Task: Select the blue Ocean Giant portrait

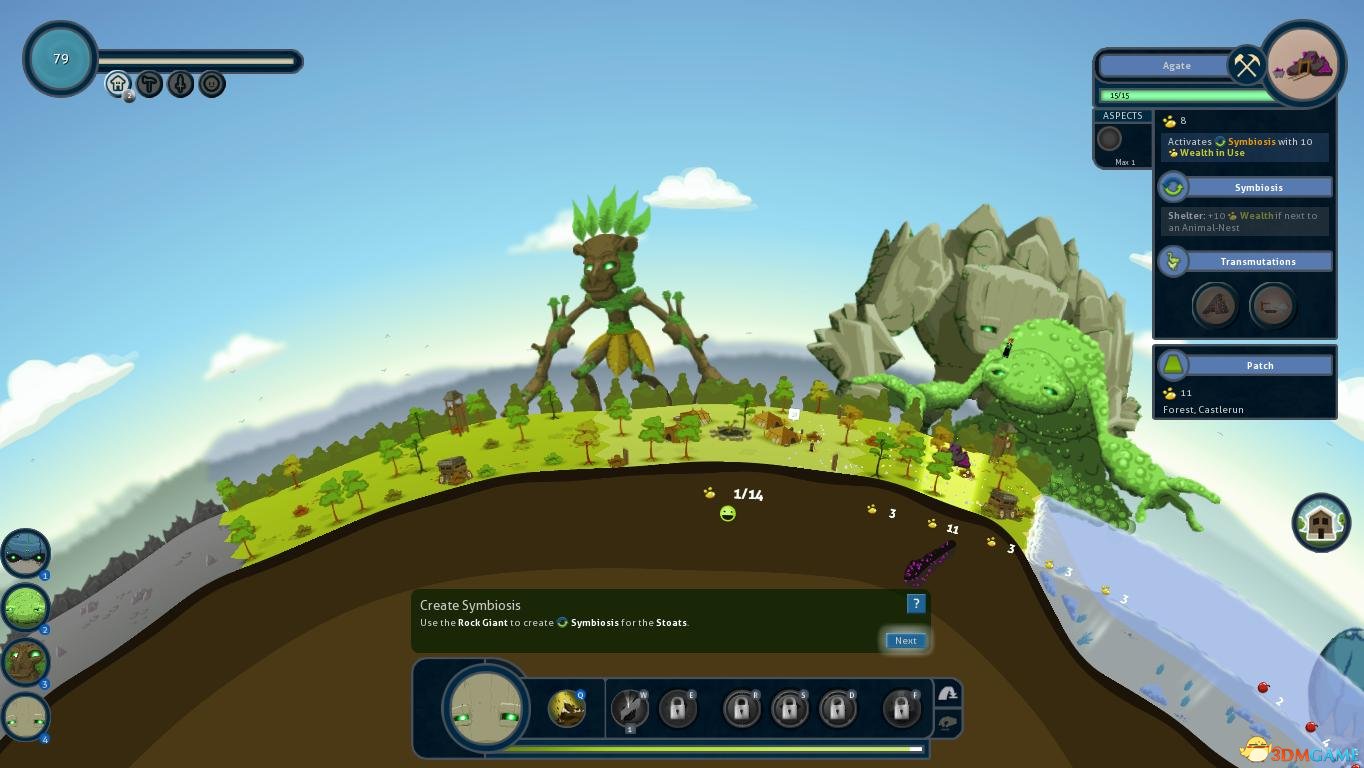Action: (25, 553)
